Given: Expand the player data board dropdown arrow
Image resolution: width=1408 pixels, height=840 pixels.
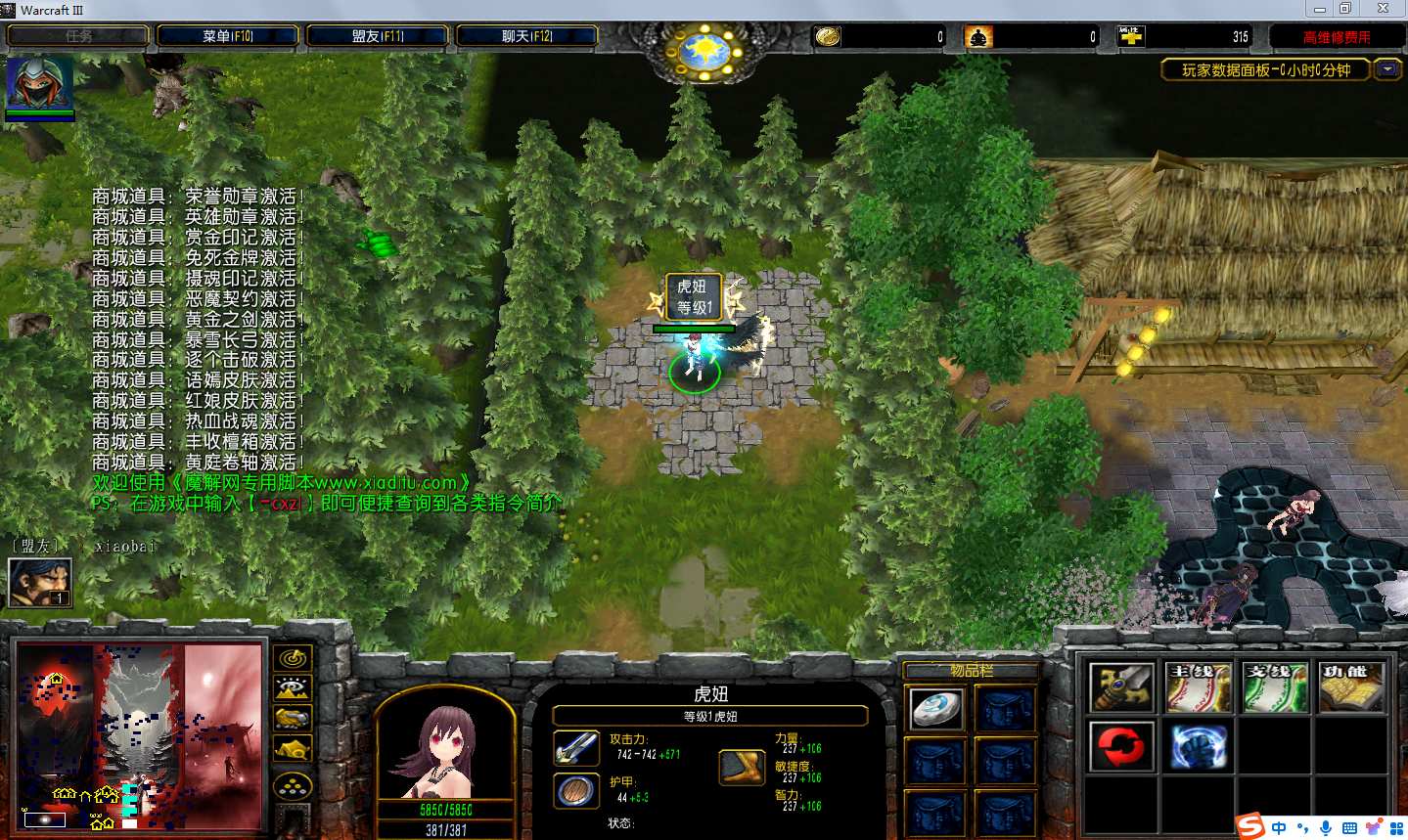Looking at the screenshot, I should click(x=1387, y=69).
